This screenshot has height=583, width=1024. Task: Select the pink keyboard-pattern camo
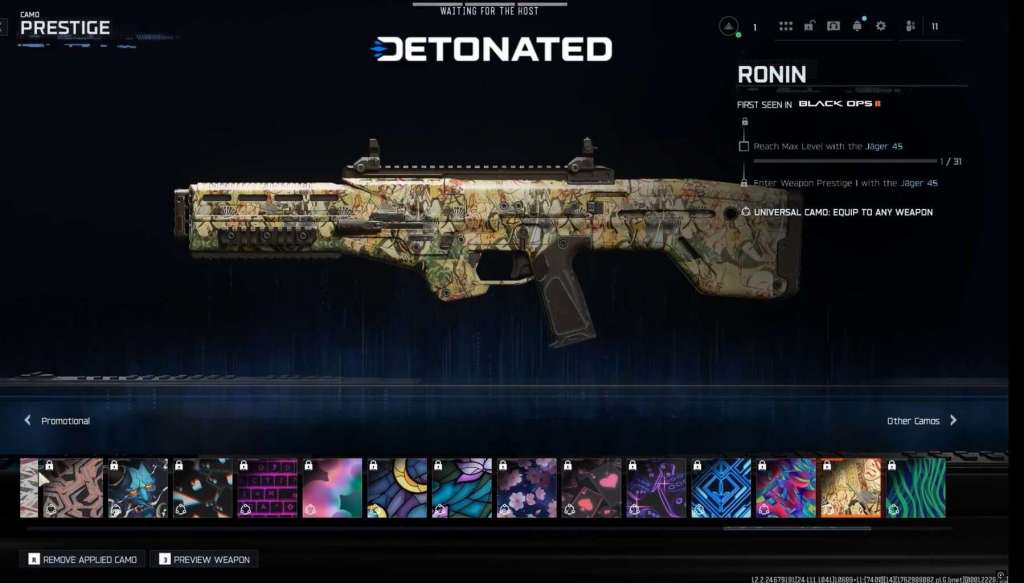point(268,488)
